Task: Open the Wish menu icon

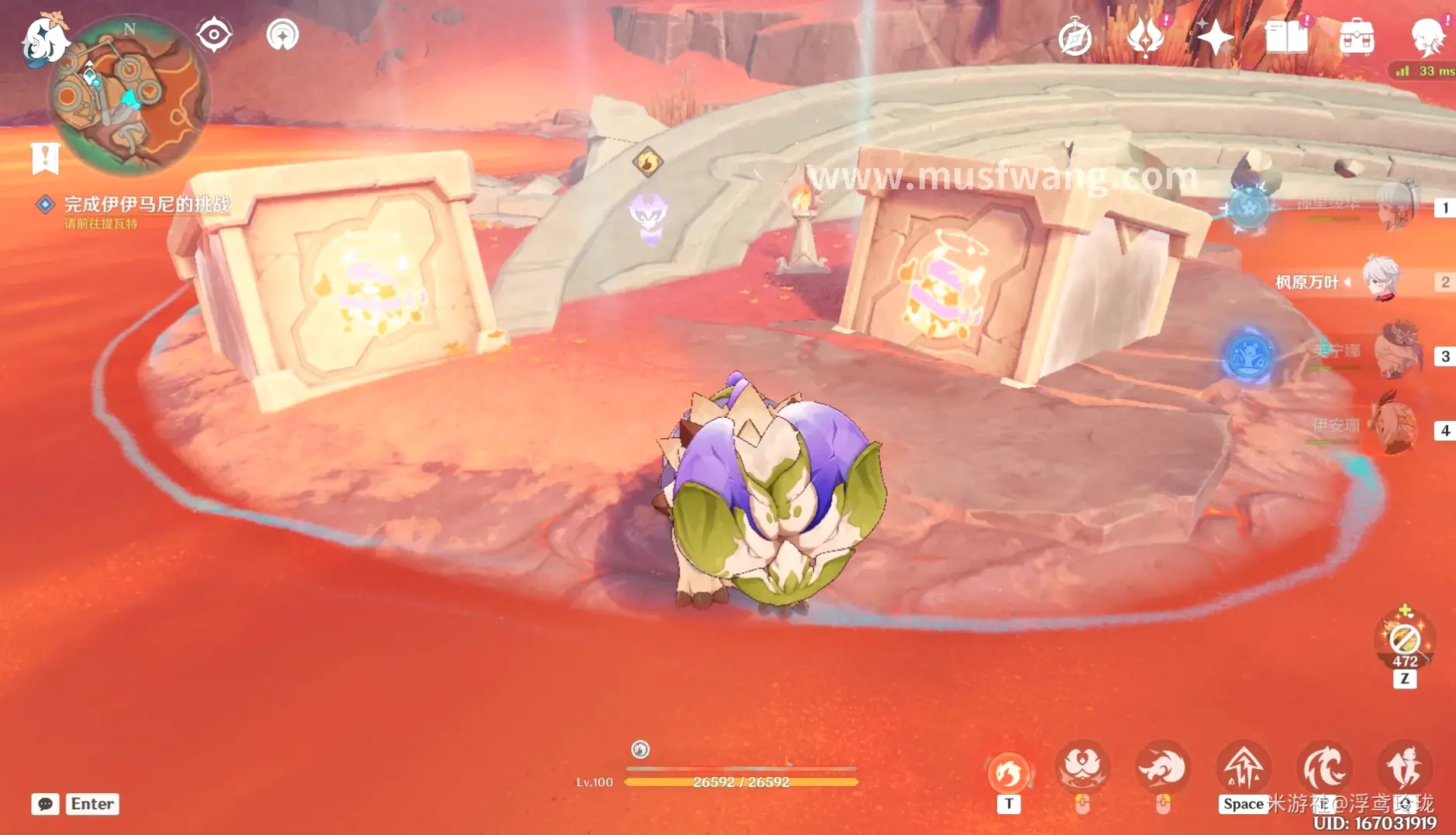Action: [1145, 37]
